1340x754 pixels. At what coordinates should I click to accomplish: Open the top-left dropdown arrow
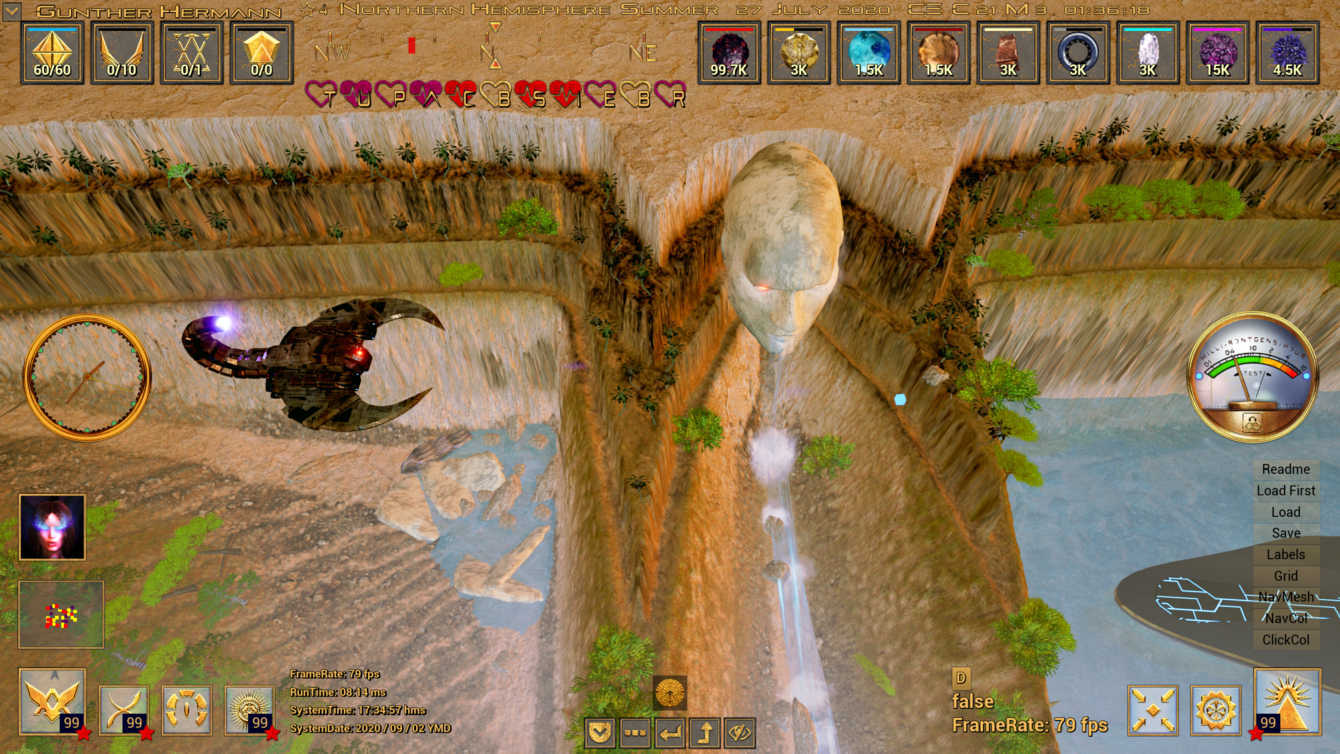click(11, 12)
